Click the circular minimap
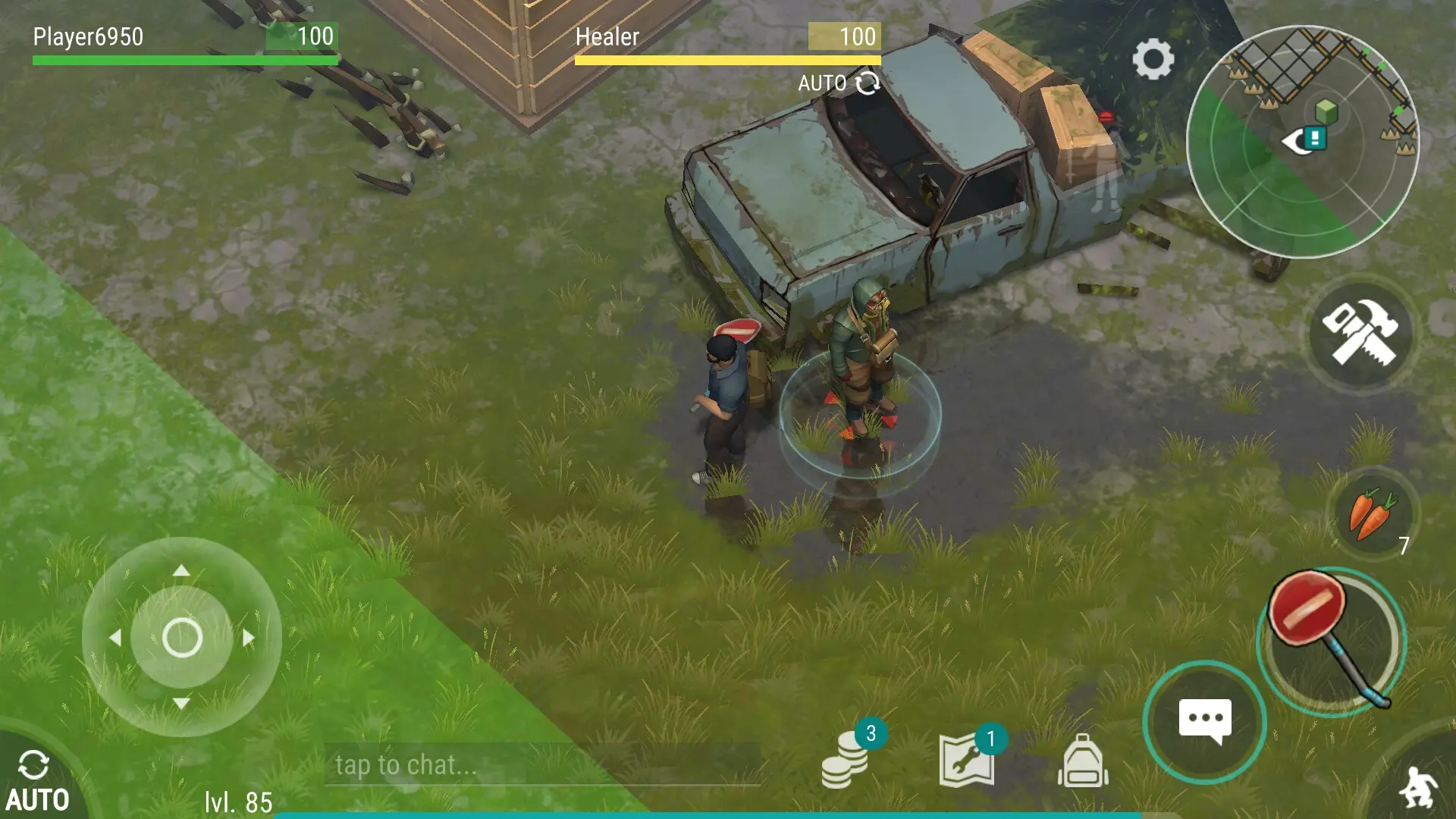Viewport: 1456px width, 819px height. click(x=1301, y=143)
